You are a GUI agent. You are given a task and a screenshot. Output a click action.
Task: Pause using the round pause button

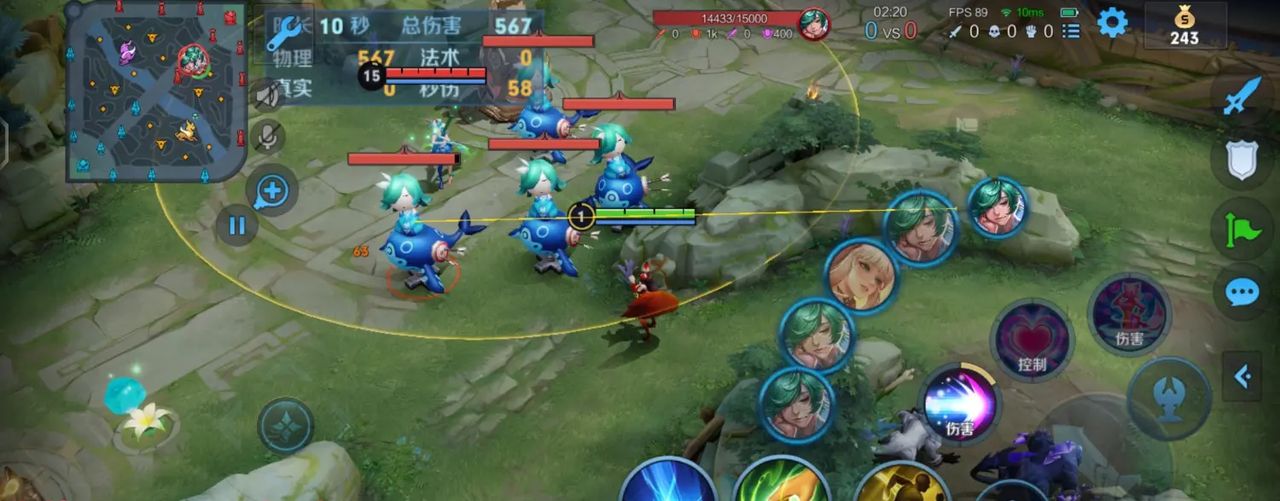click(236, 225)
